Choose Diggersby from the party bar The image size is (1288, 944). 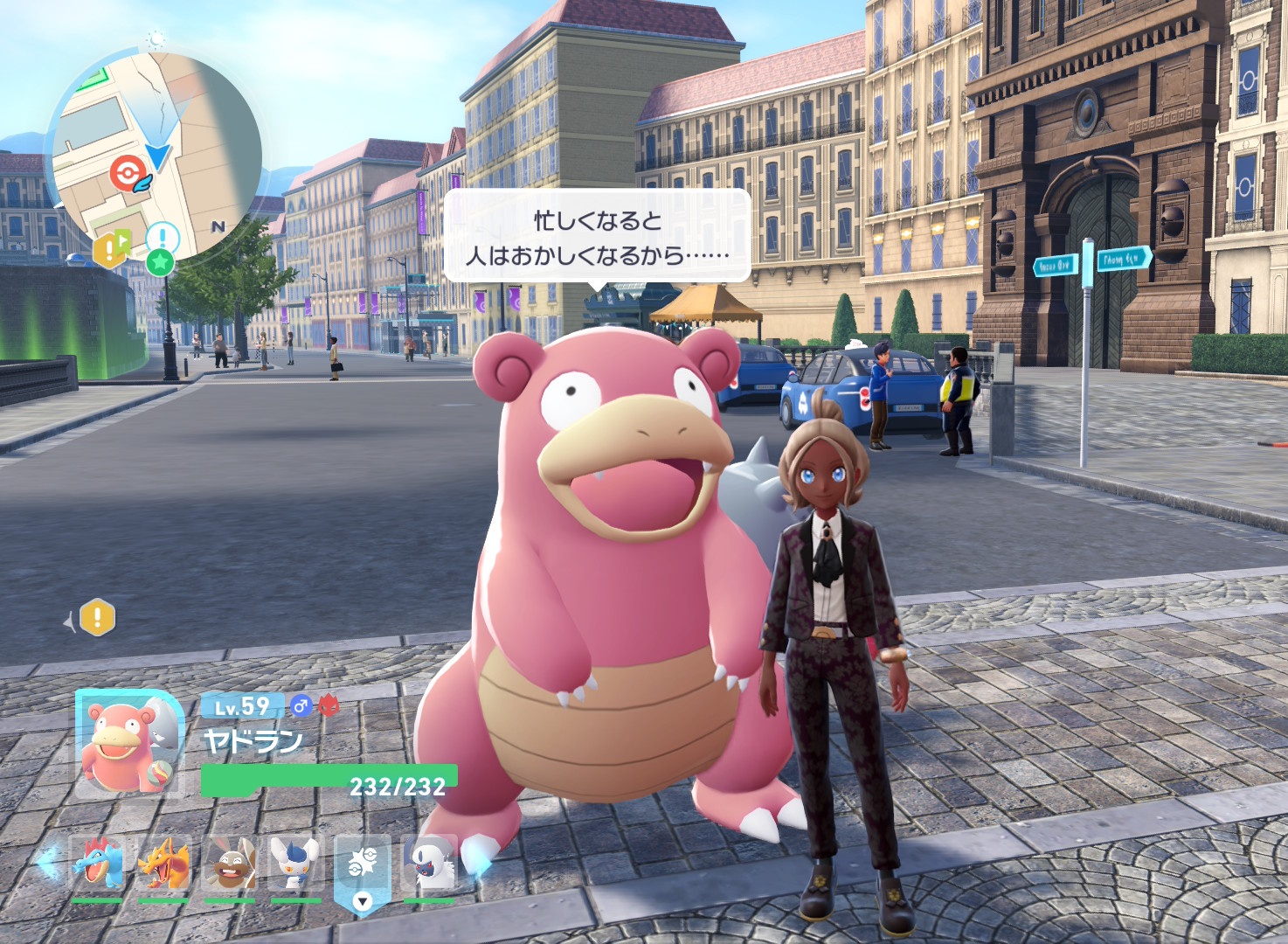tap(229, 863)
